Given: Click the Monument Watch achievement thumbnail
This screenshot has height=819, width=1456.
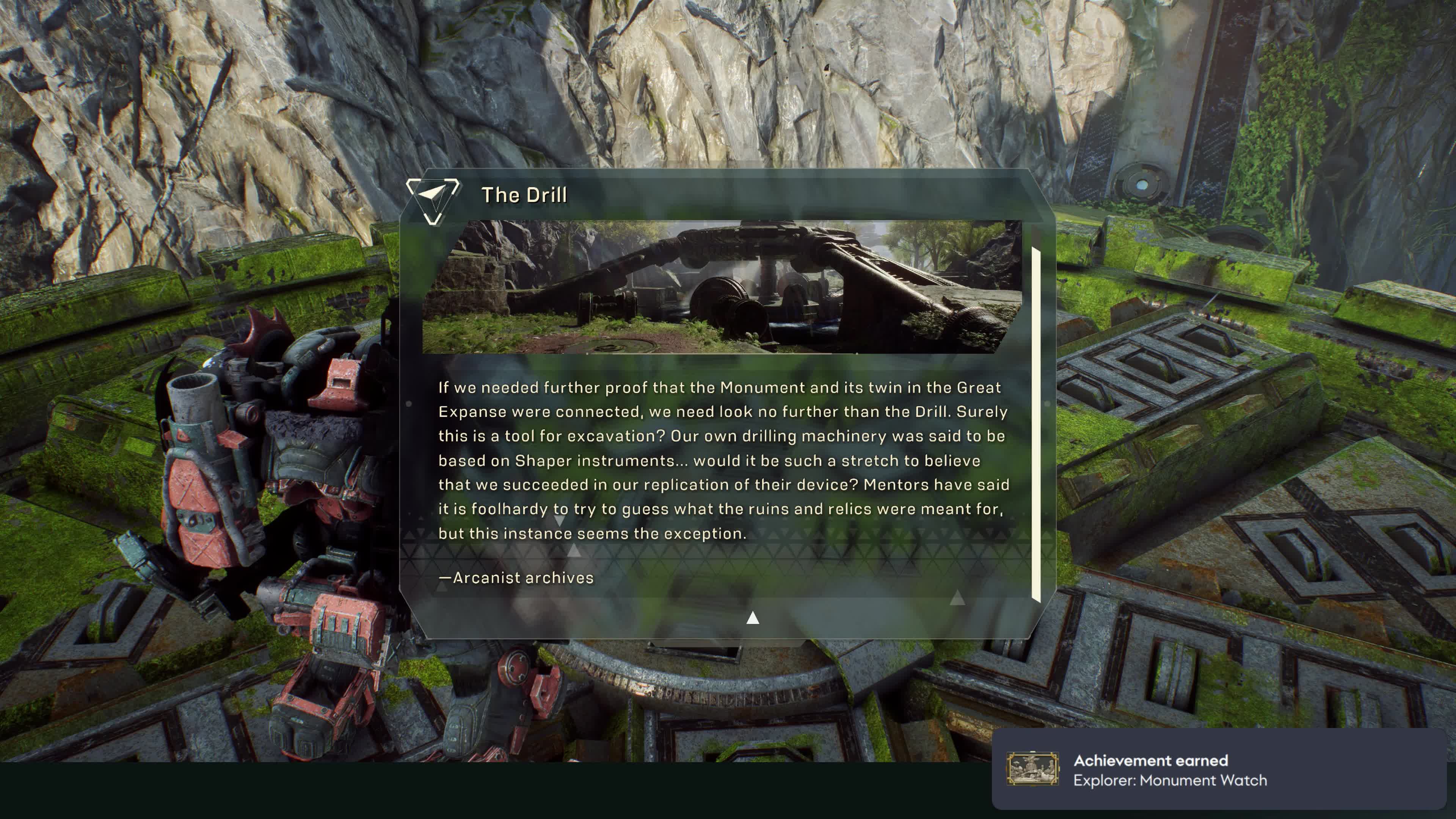Looking at the screenshot, I should coord(1032,769).
